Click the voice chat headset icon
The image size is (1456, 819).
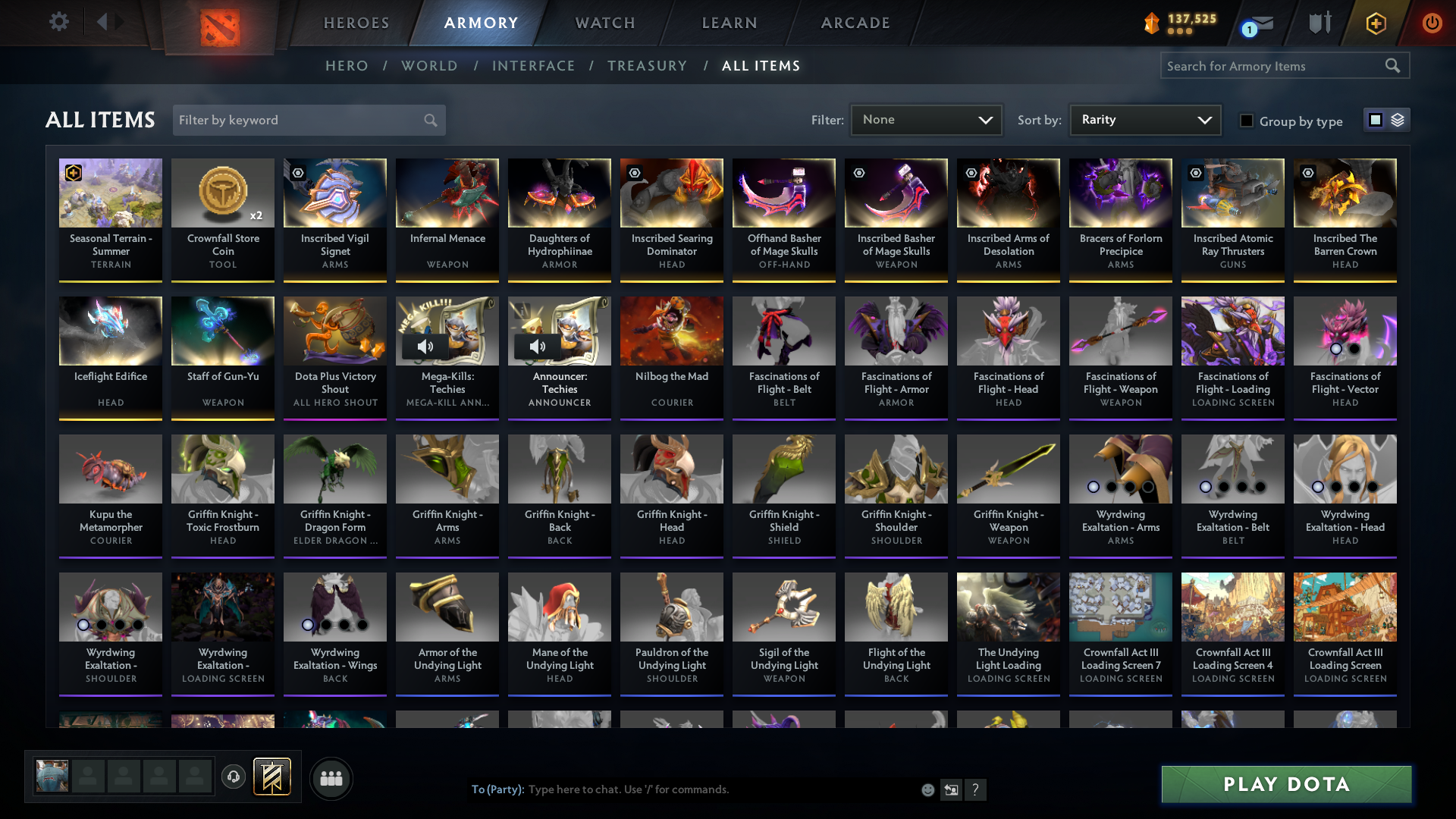[234, 777]
